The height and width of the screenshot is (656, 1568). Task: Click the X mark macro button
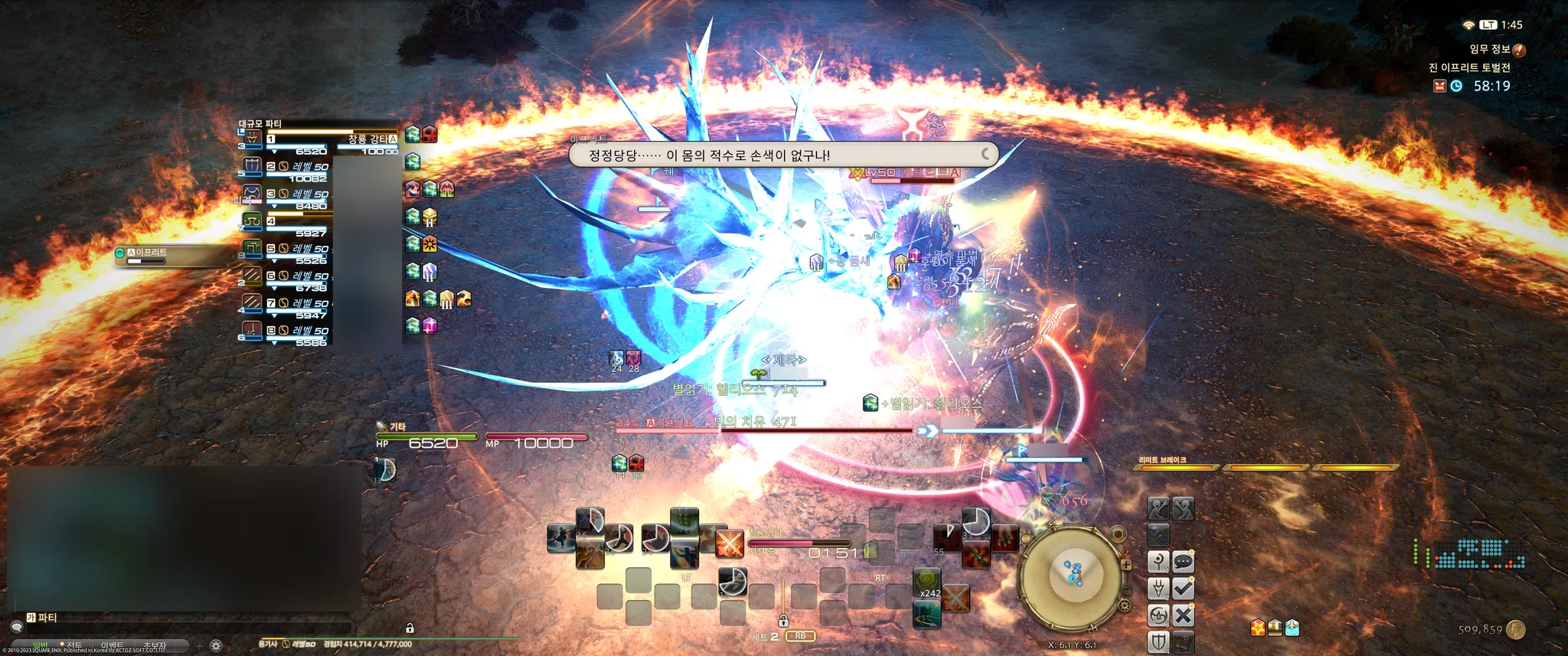pos(1183,615)
